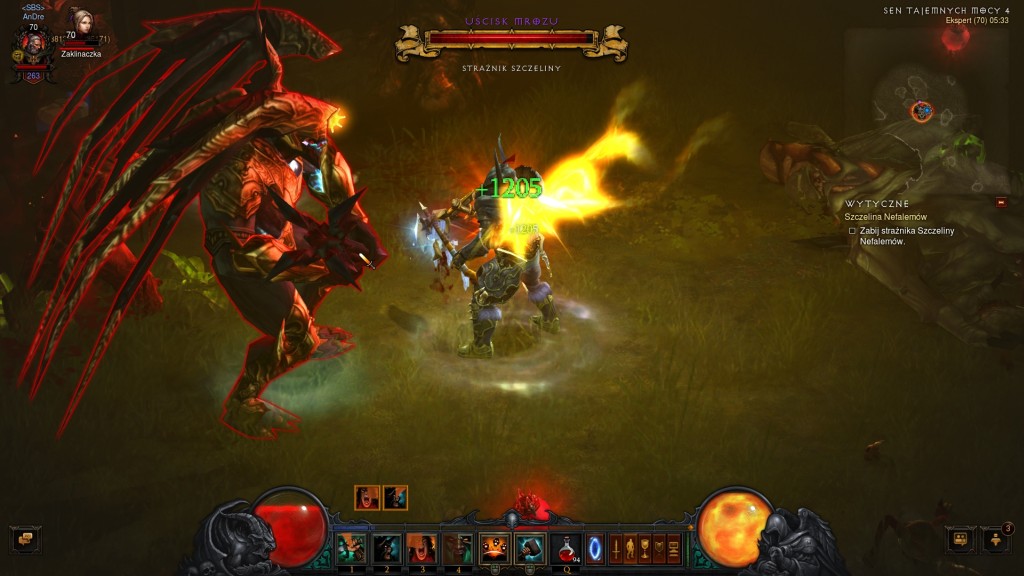1024x576 pixels.
Task: Collapse the Wytyczne objectives tracker
Action: tap(1001, 202)
